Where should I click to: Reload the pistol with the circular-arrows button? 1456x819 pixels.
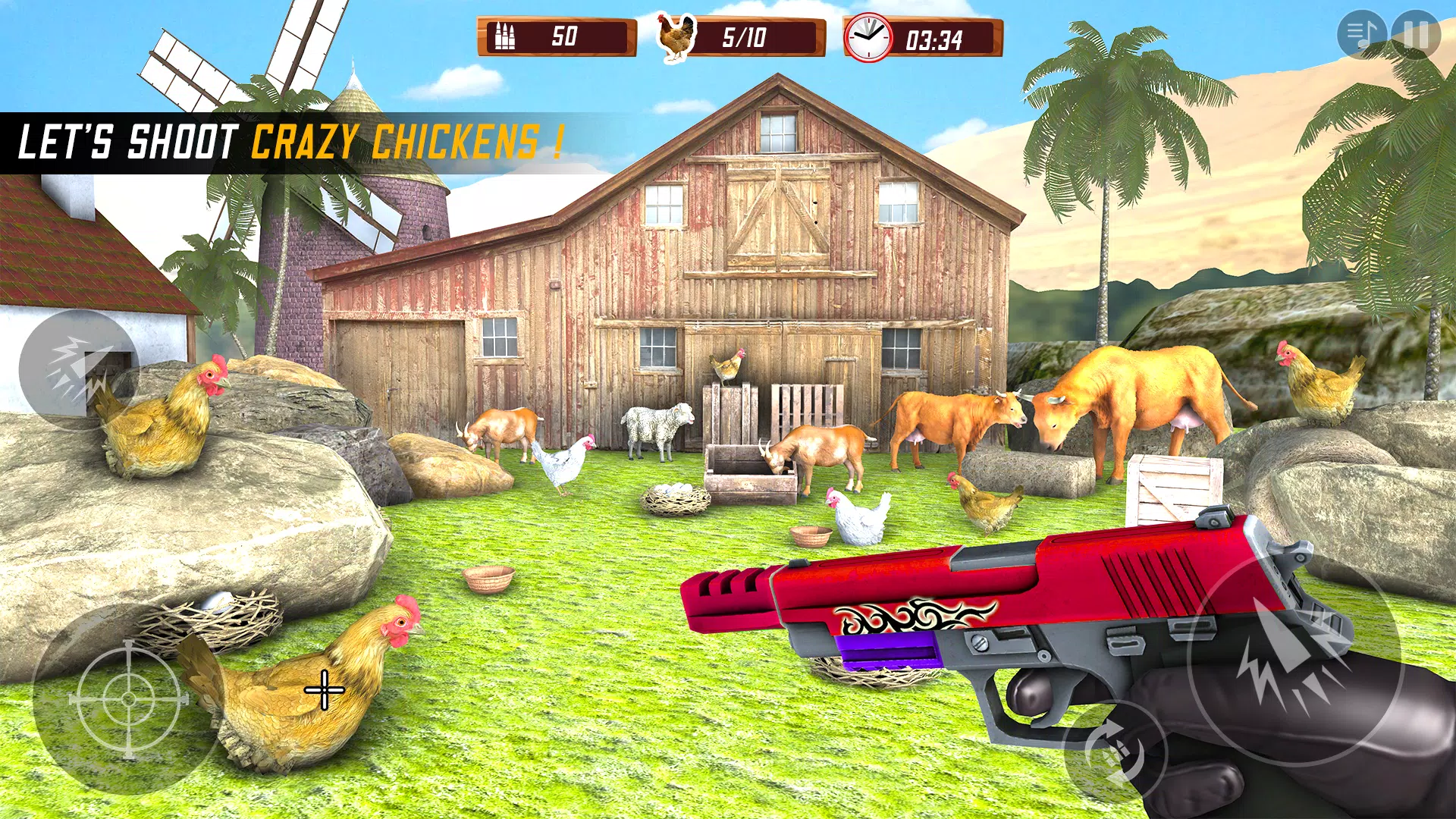click(x=1115, y=752)
